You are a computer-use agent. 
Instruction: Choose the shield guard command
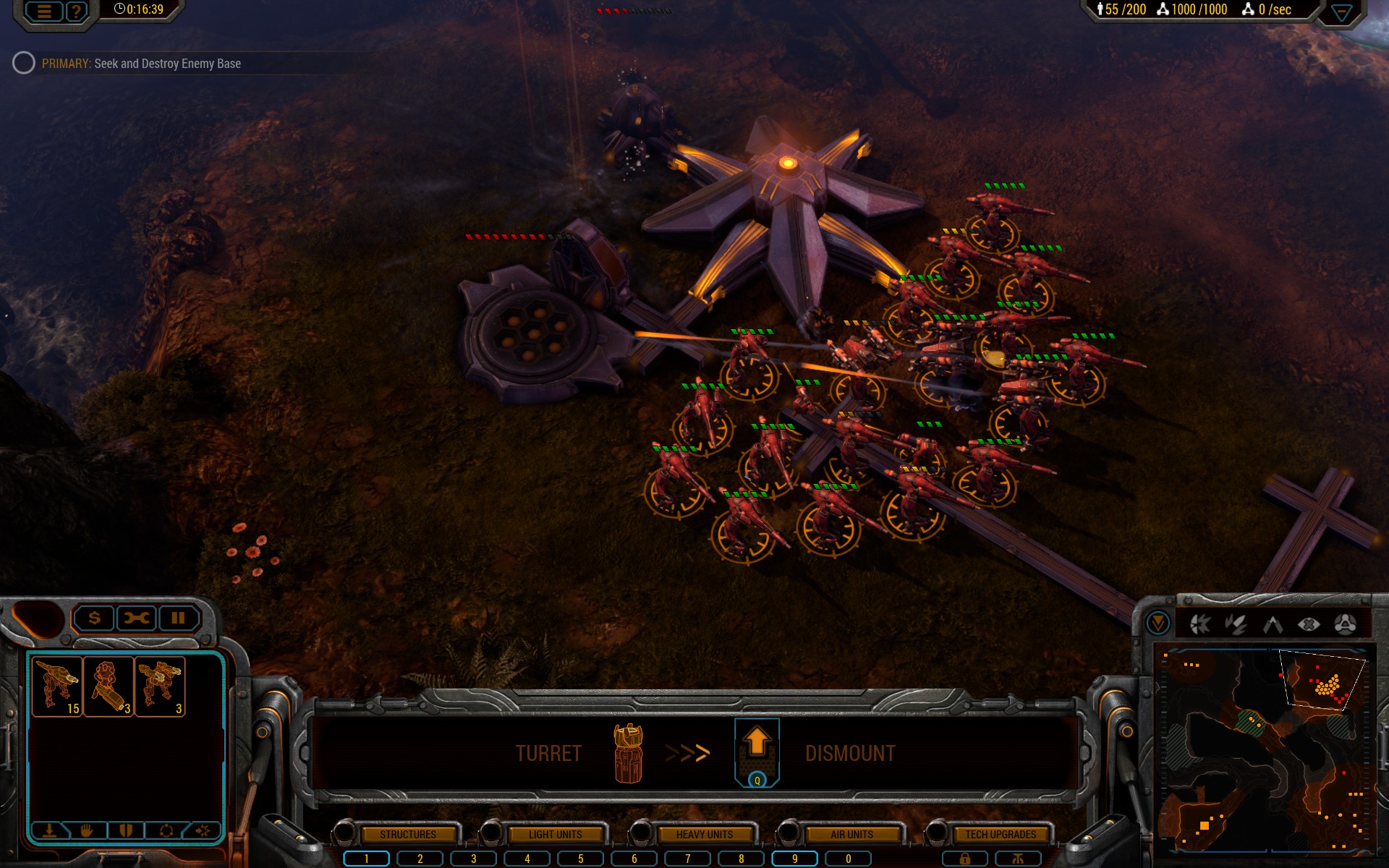[x=126, y=830]
